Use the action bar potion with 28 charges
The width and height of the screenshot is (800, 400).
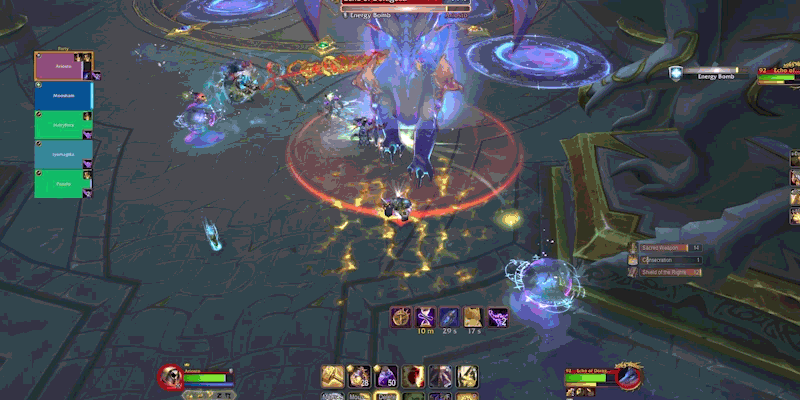click(x=360, y=377)
